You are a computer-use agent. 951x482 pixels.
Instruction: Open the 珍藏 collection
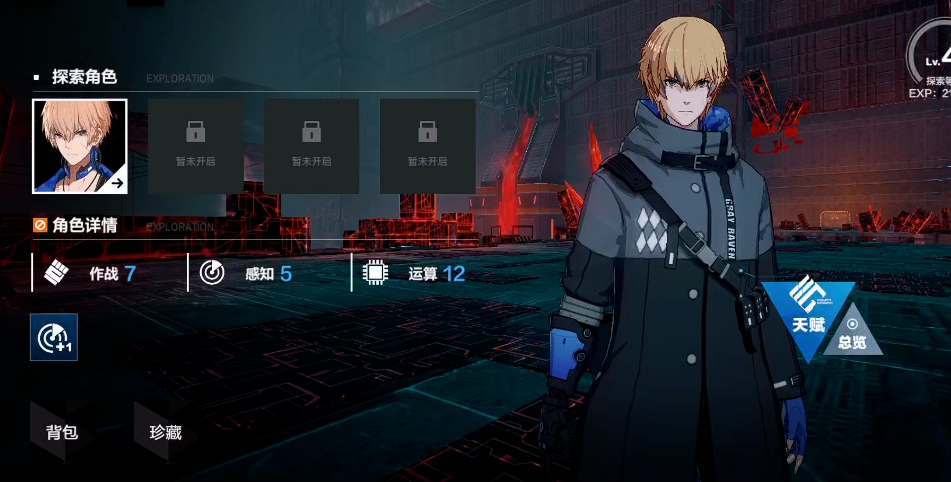165,433
